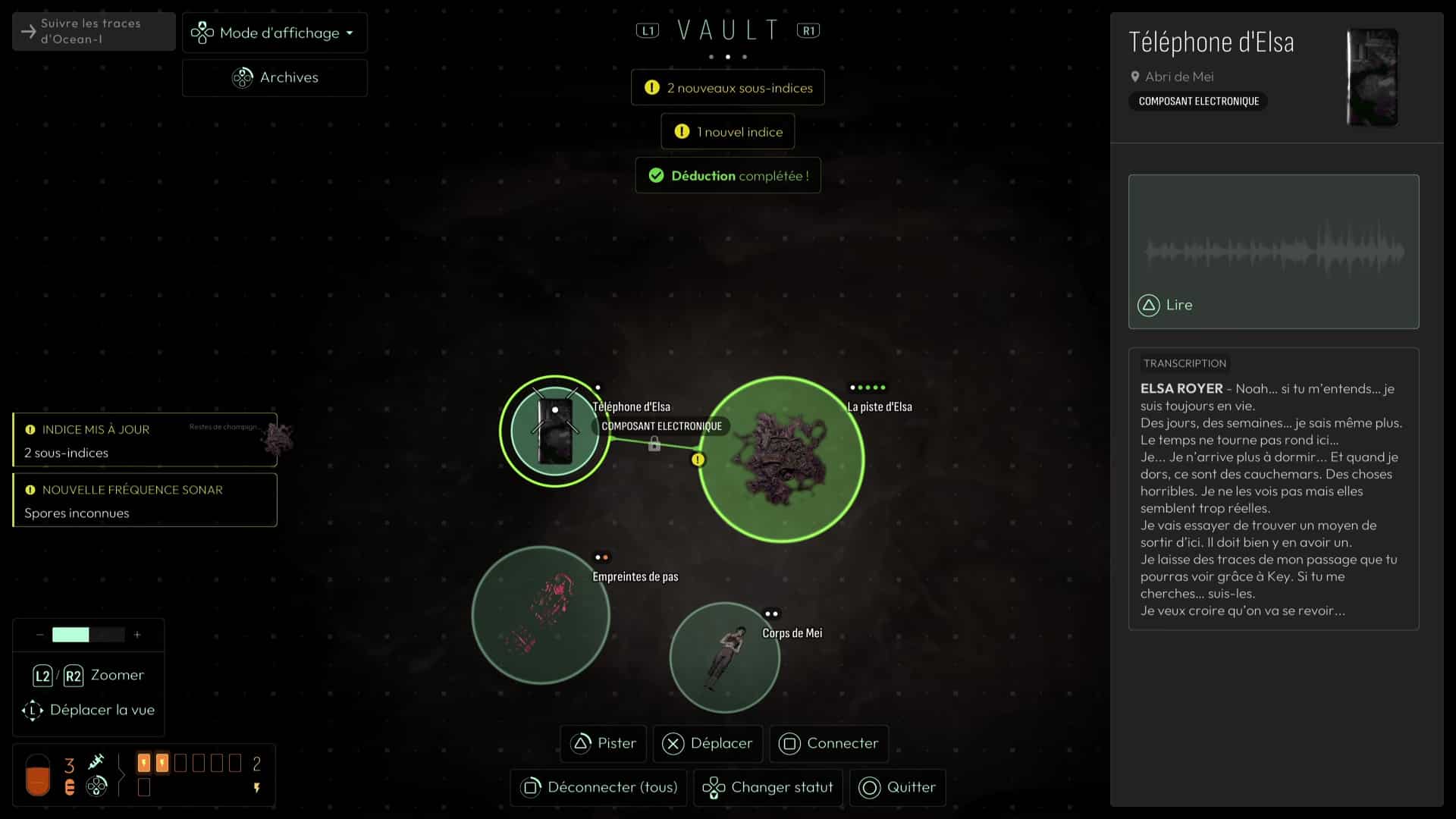Choose the Déplacer action
The width and height of the screenshot is (1456, 819).
tap(708, 743)
